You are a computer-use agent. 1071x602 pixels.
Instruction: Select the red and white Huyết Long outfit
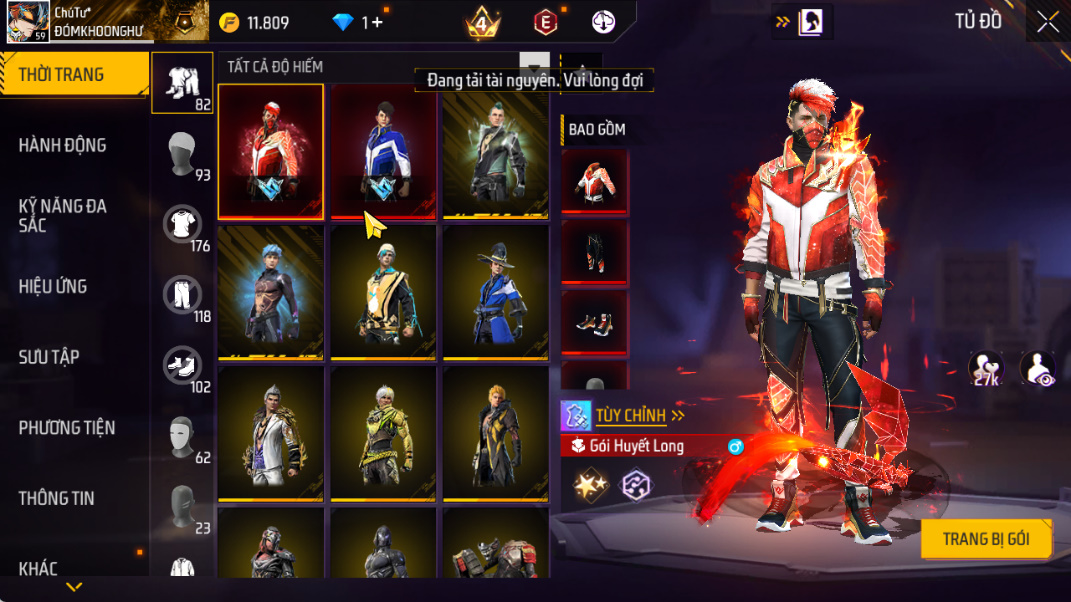[271, 151]
